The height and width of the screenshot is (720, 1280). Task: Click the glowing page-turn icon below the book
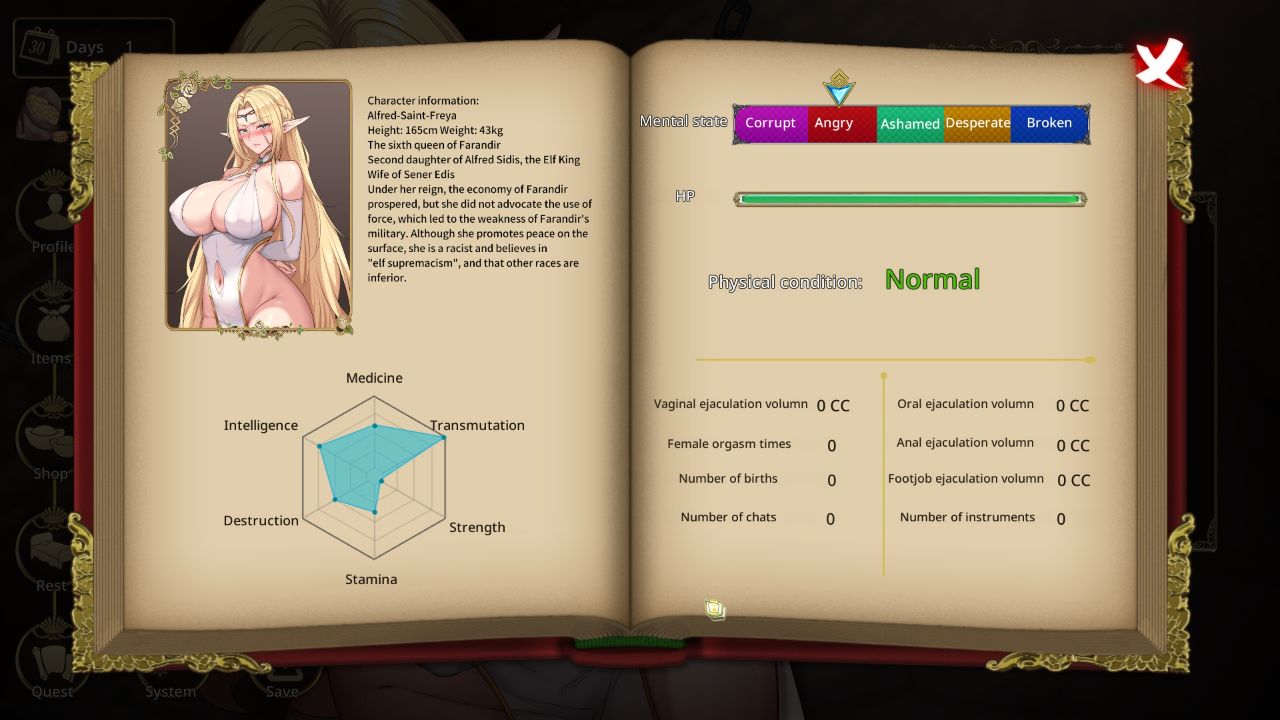pos(715,609)
